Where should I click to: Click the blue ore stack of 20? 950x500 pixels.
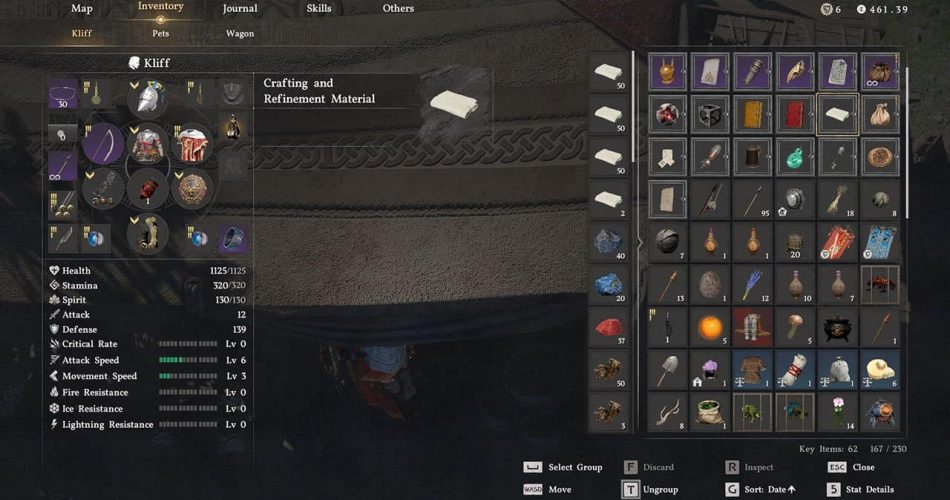[608, 285]
